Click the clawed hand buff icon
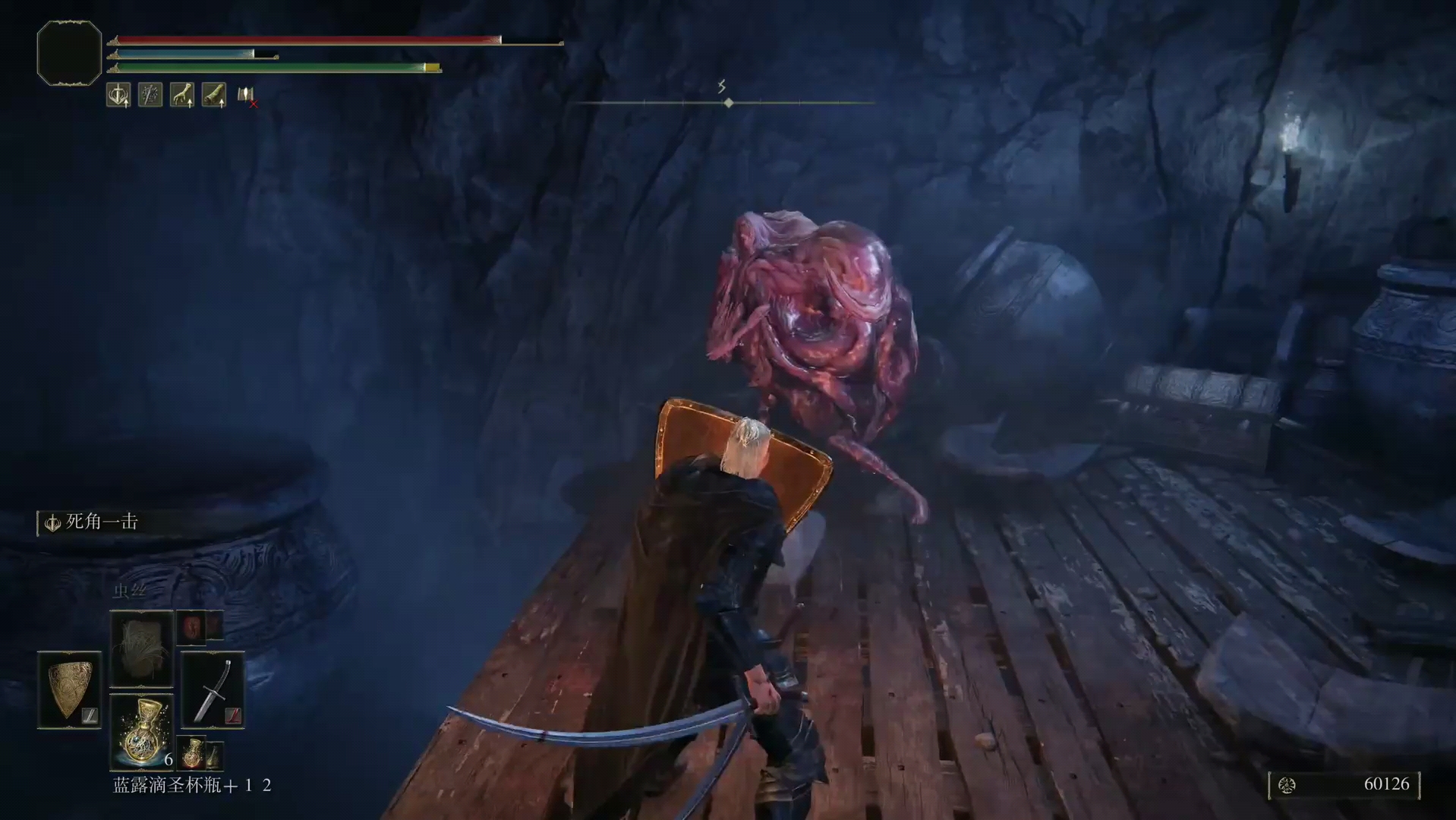Viewport: 1456px width, 820px height. coord(182,95)
